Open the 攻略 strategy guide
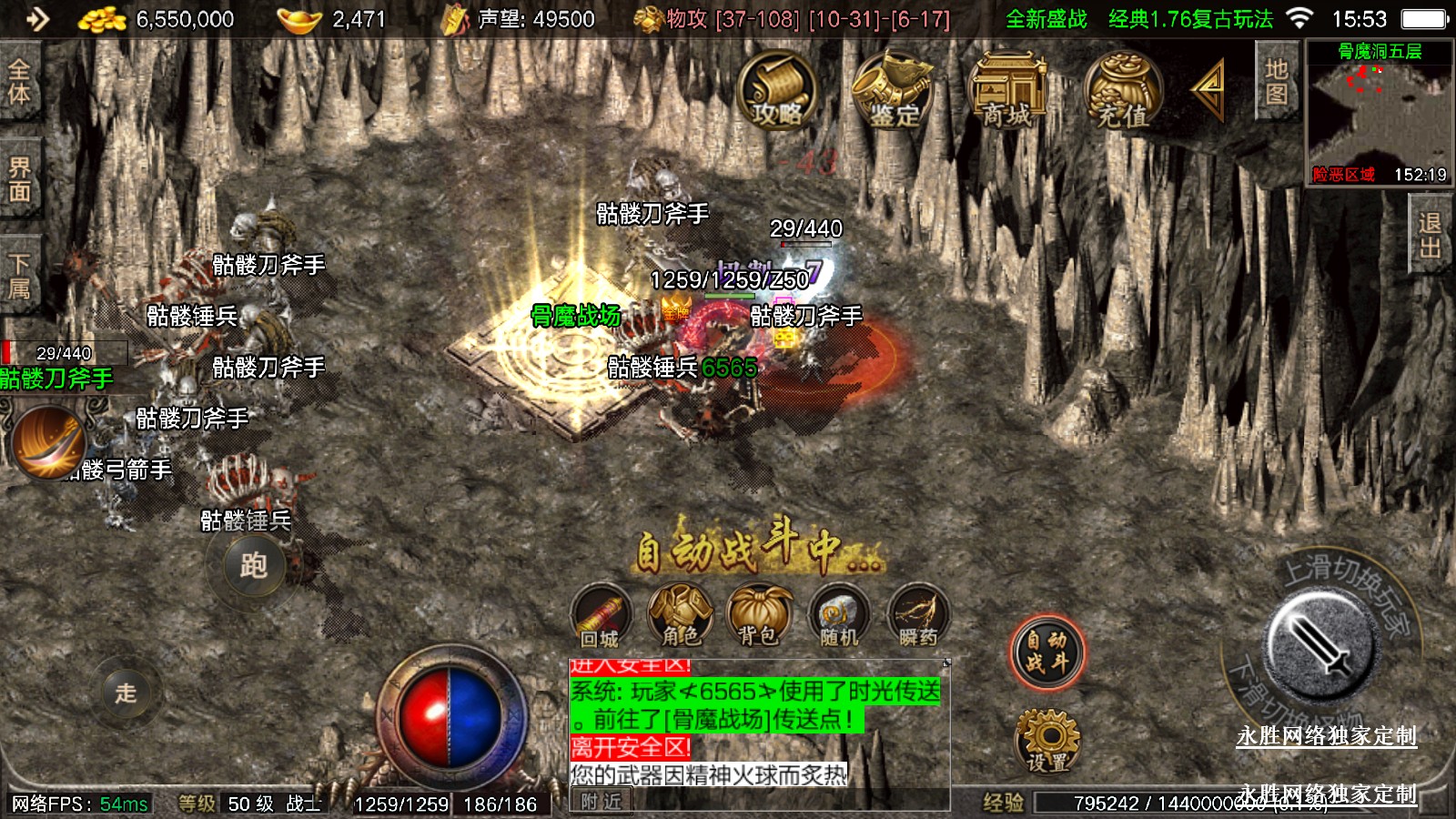The image size is (1456, 819). (x=776, y=91)
